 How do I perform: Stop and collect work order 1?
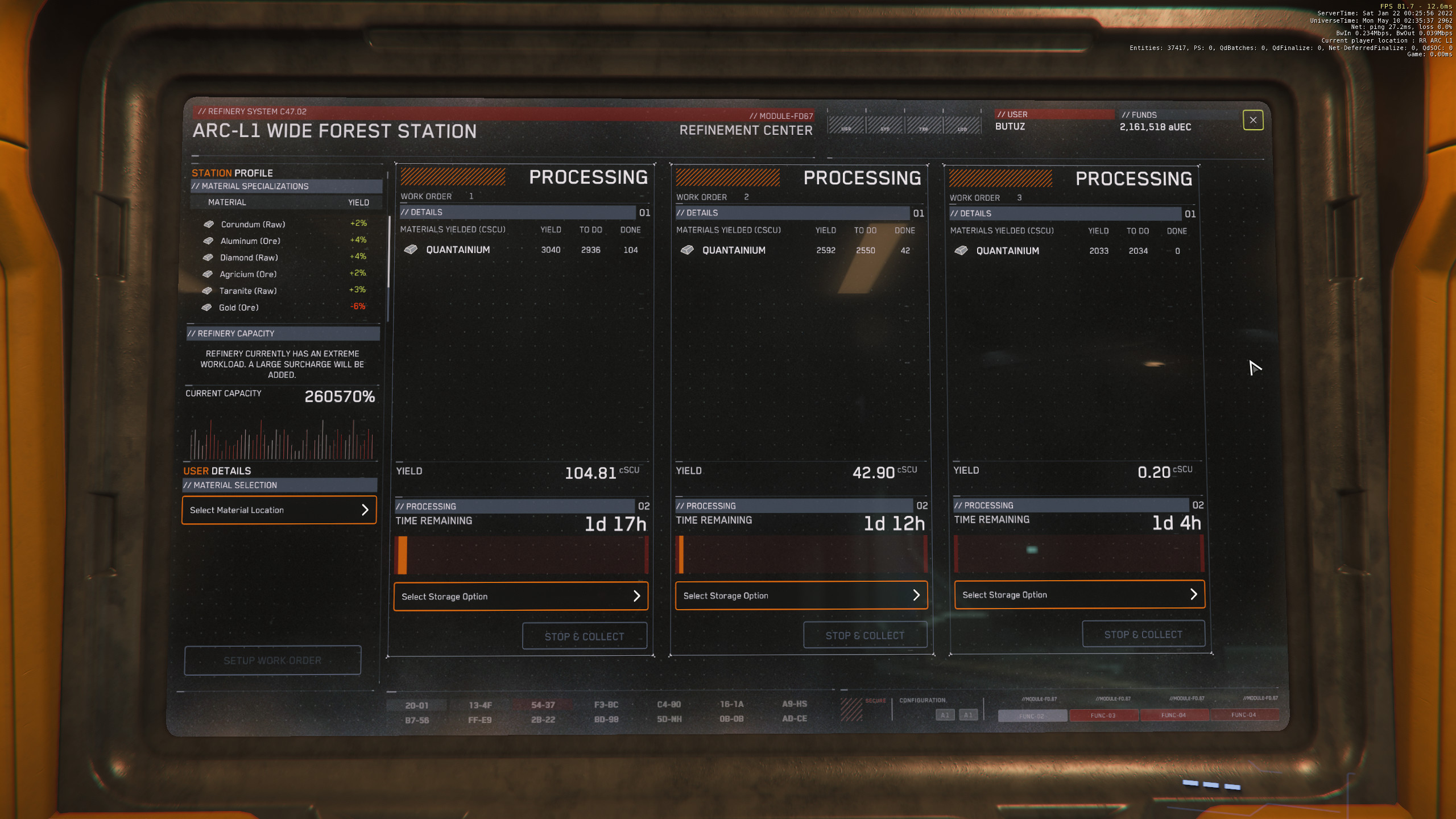tap(584, 636)
